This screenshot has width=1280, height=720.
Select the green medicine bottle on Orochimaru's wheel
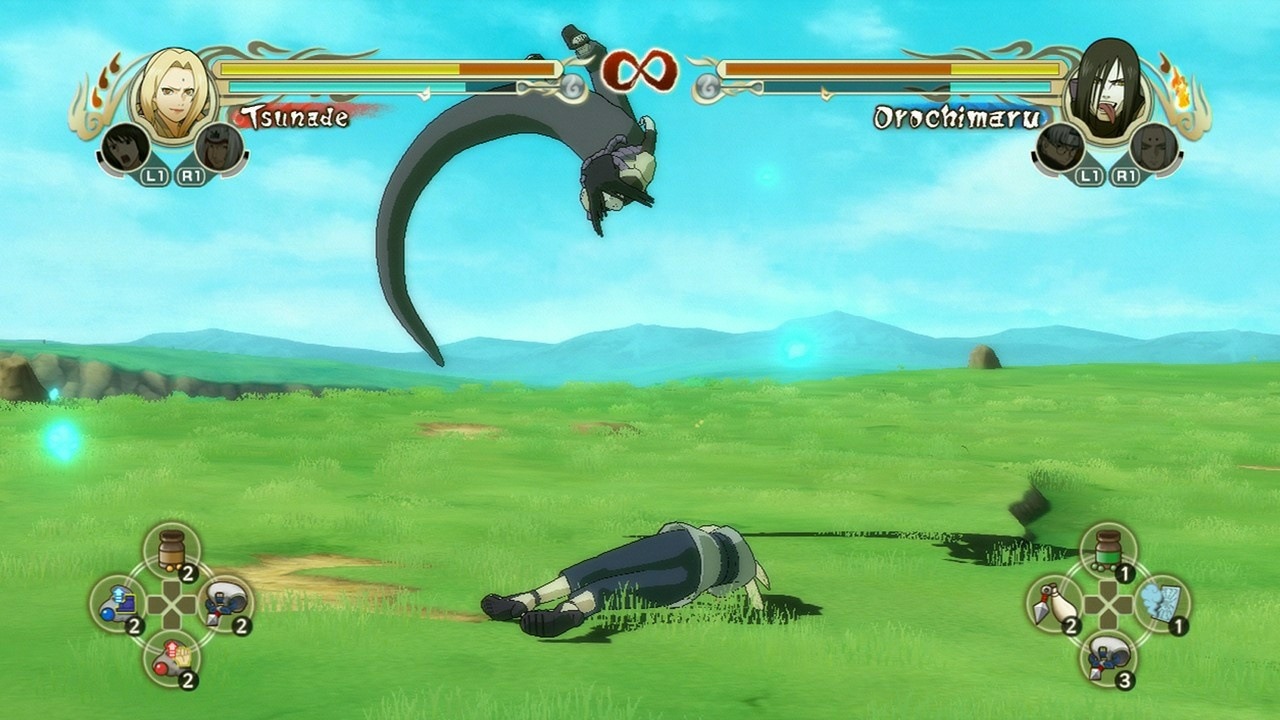(1110, 550)
